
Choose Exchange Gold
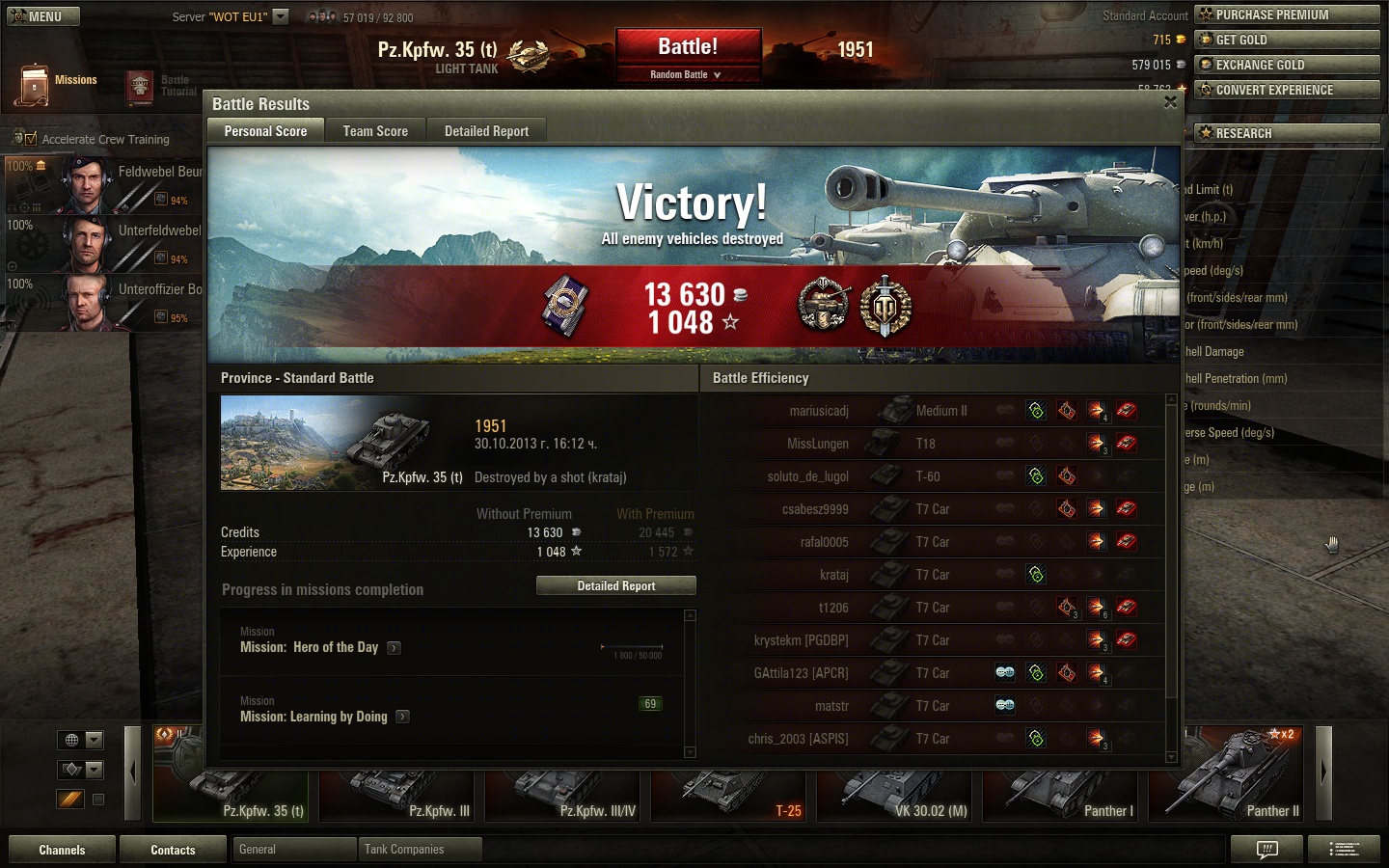coord(1287,65)
